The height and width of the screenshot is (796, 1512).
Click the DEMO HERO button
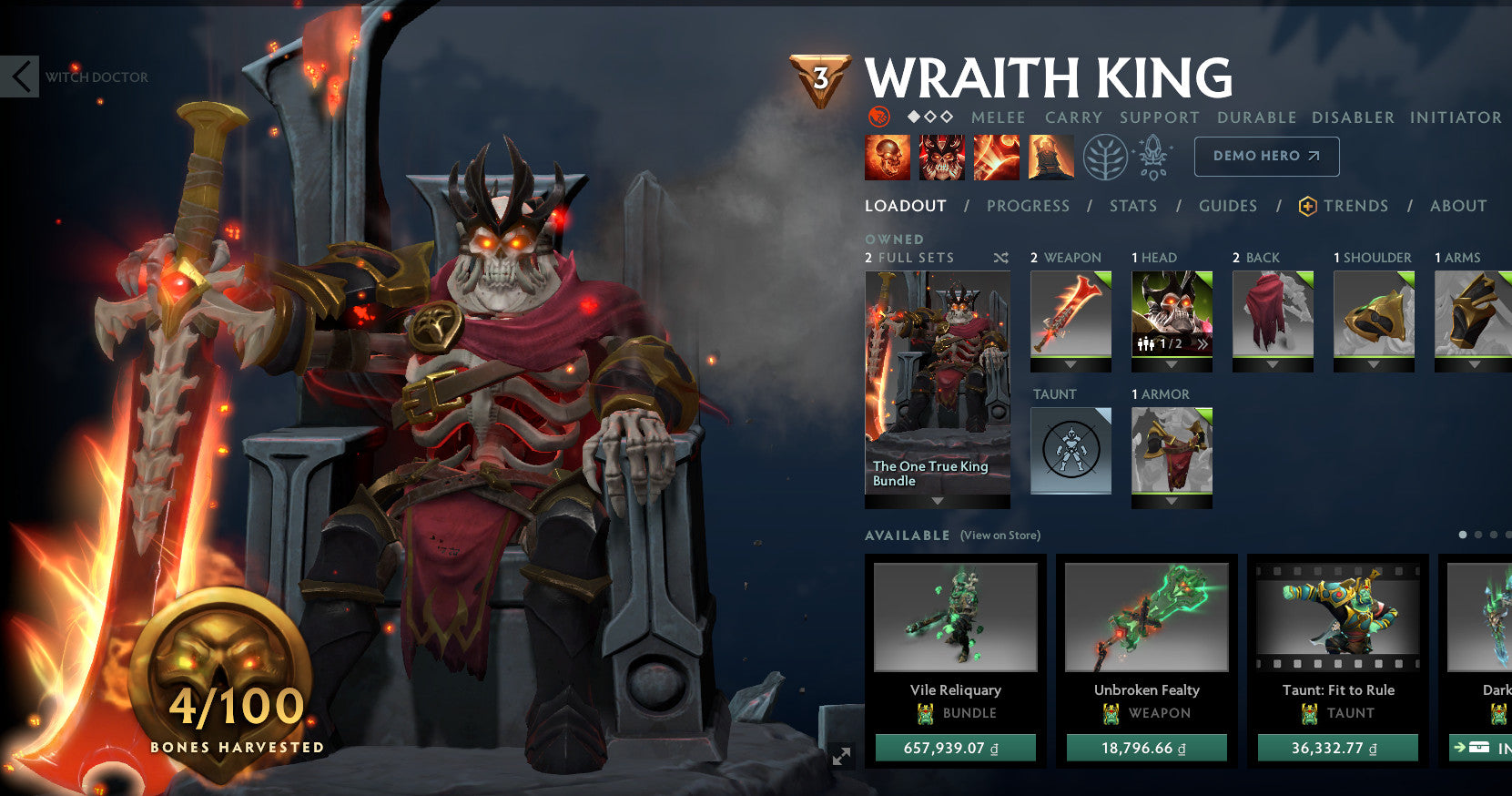tap(1265, 156)
